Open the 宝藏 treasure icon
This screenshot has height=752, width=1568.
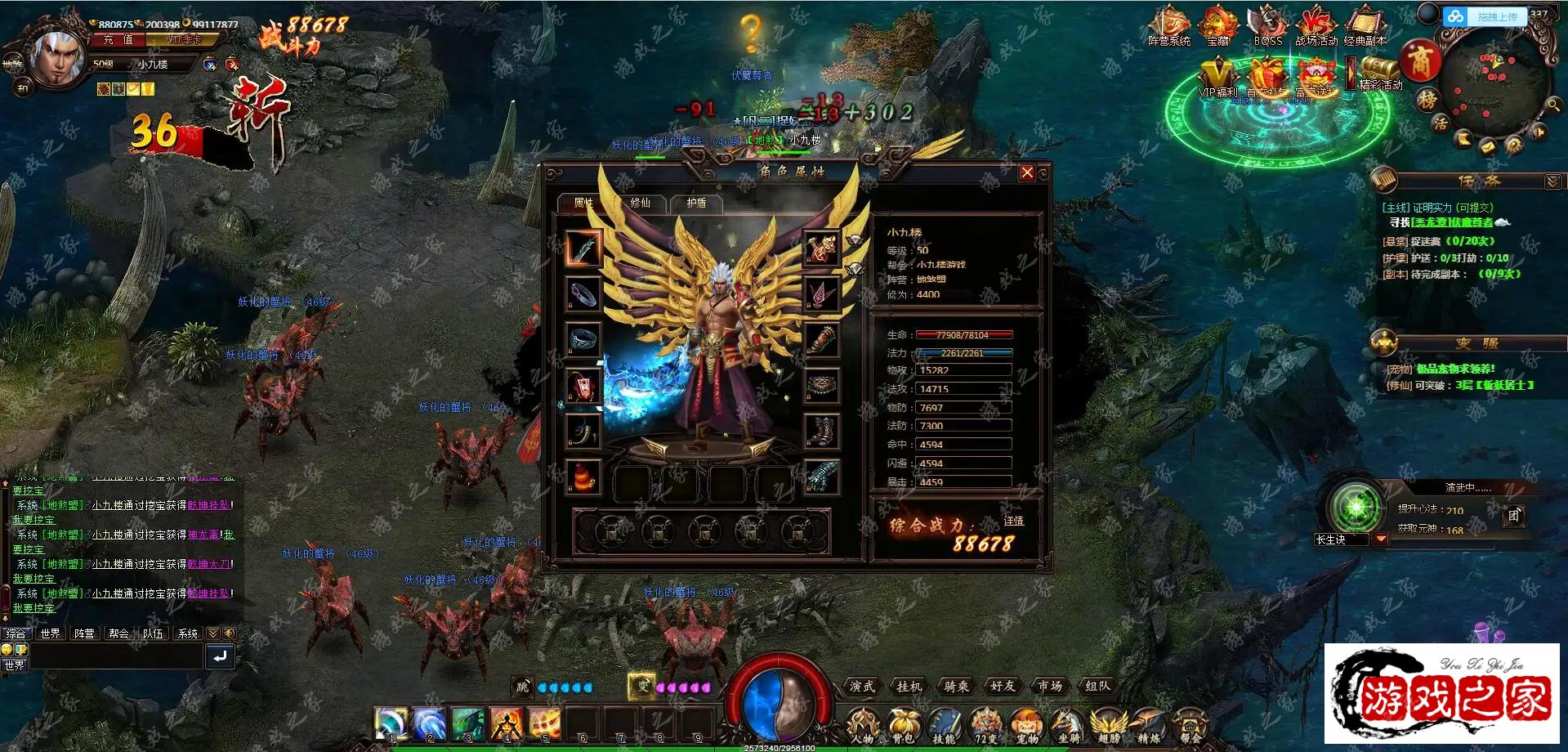pyautogui.click(x=1217, y=25)
